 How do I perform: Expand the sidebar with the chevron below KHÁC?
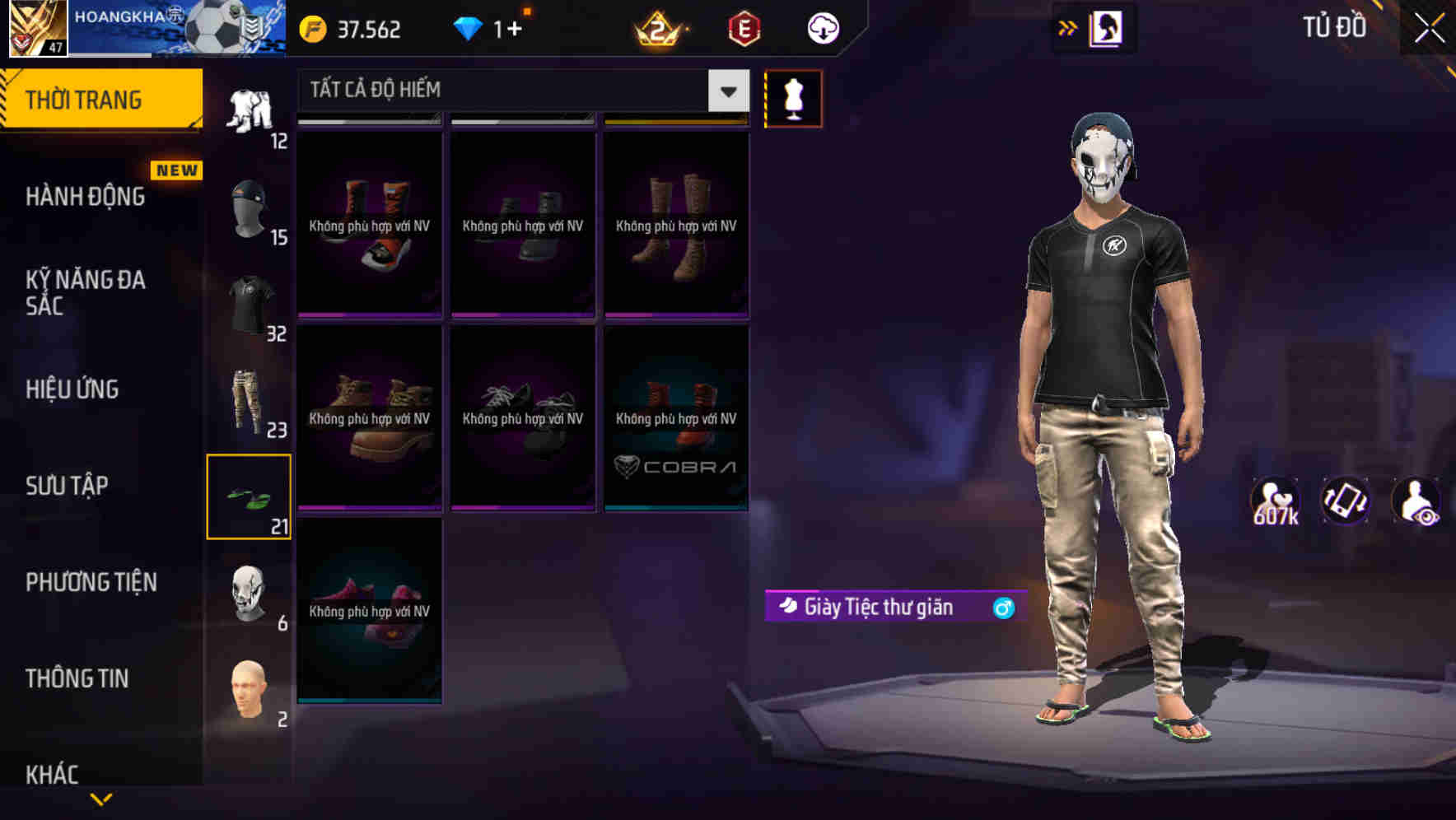coord(99,796)
